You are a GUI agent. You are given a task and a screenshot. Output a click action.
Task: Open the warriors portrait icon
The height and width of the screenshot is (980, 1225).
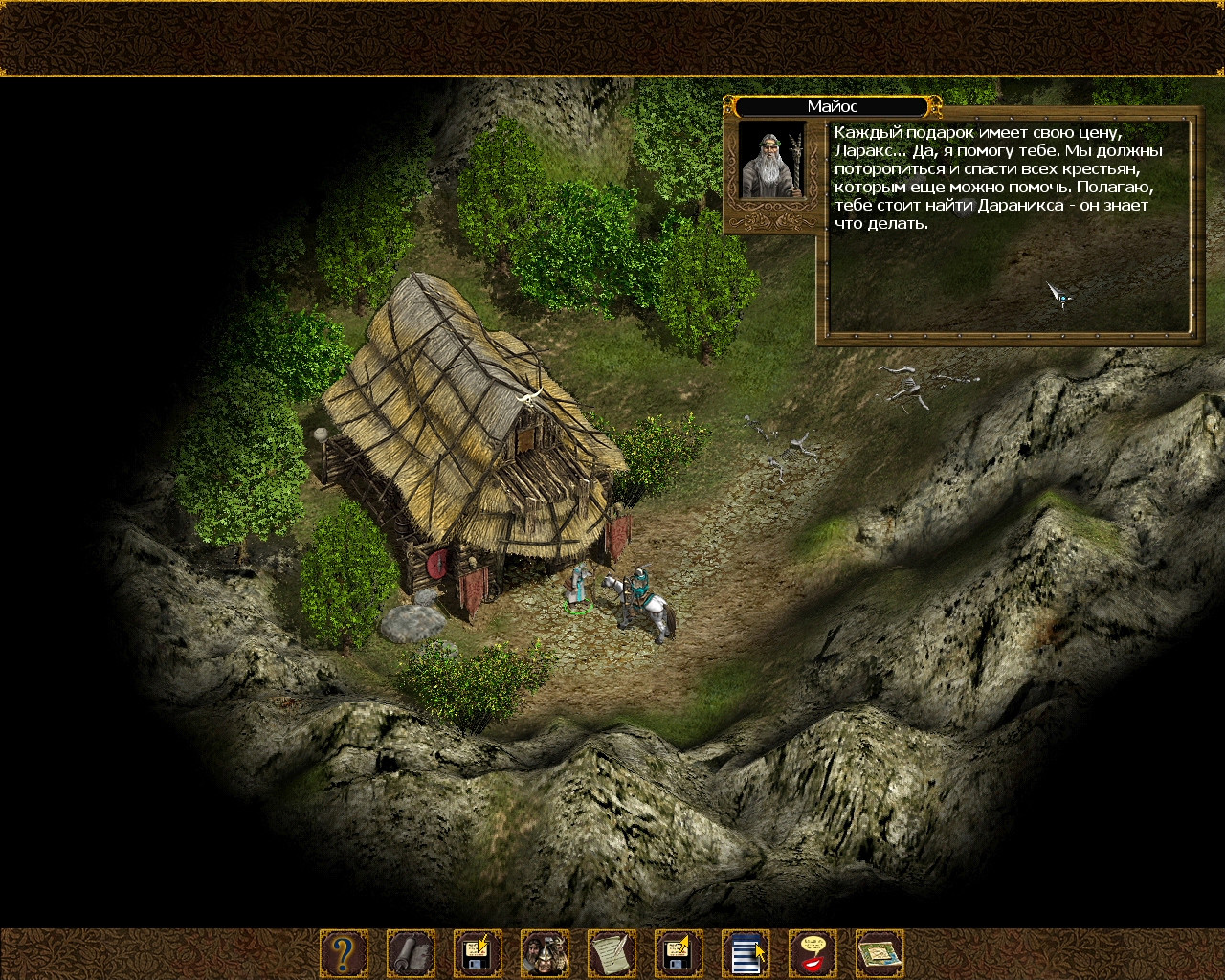[545, 954]
